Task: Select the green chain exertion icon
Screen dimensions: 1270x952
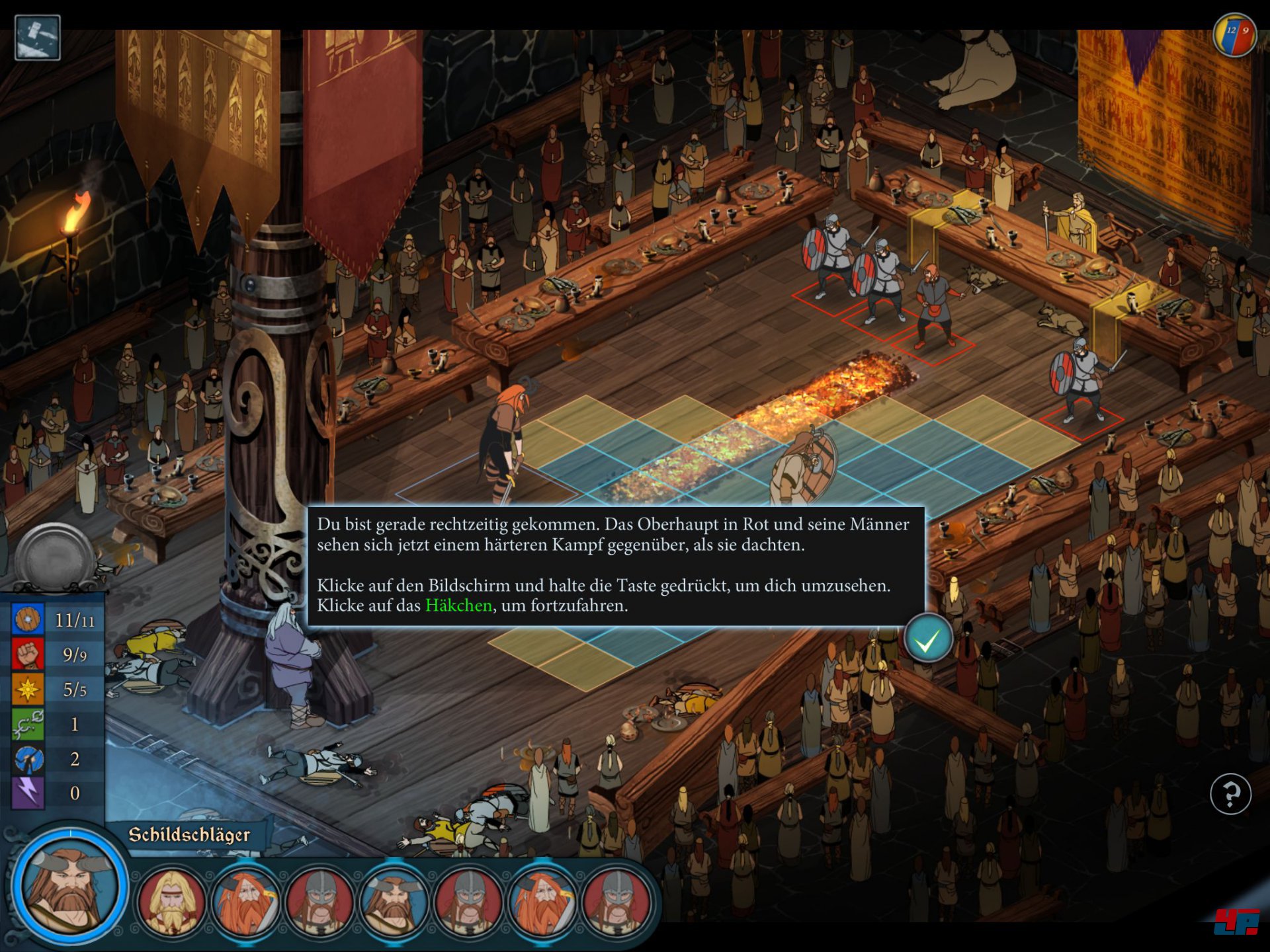Action: [x=28, y=724]
